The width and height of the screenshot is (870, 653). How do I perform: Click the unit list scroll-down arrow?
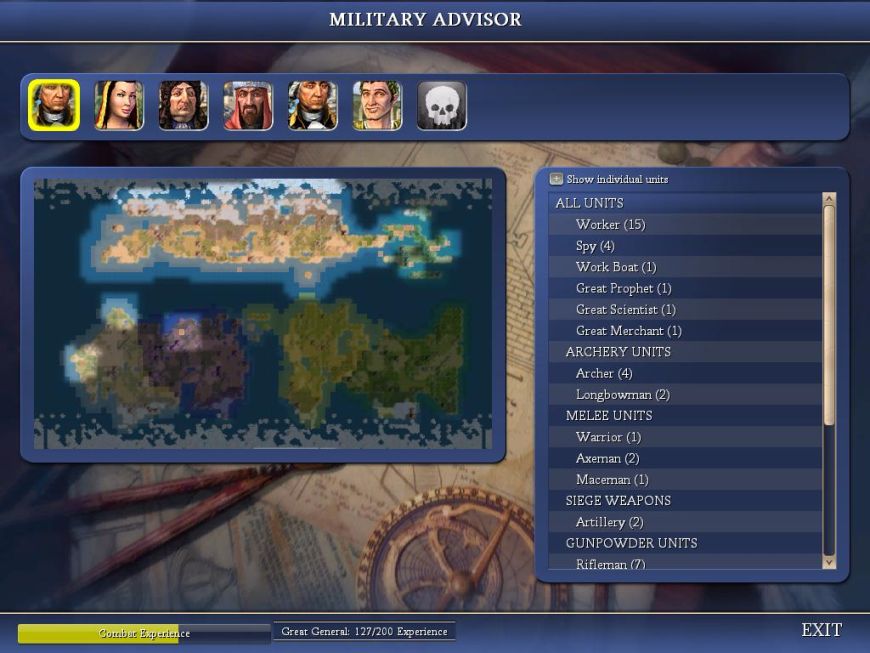coord(828,563)
